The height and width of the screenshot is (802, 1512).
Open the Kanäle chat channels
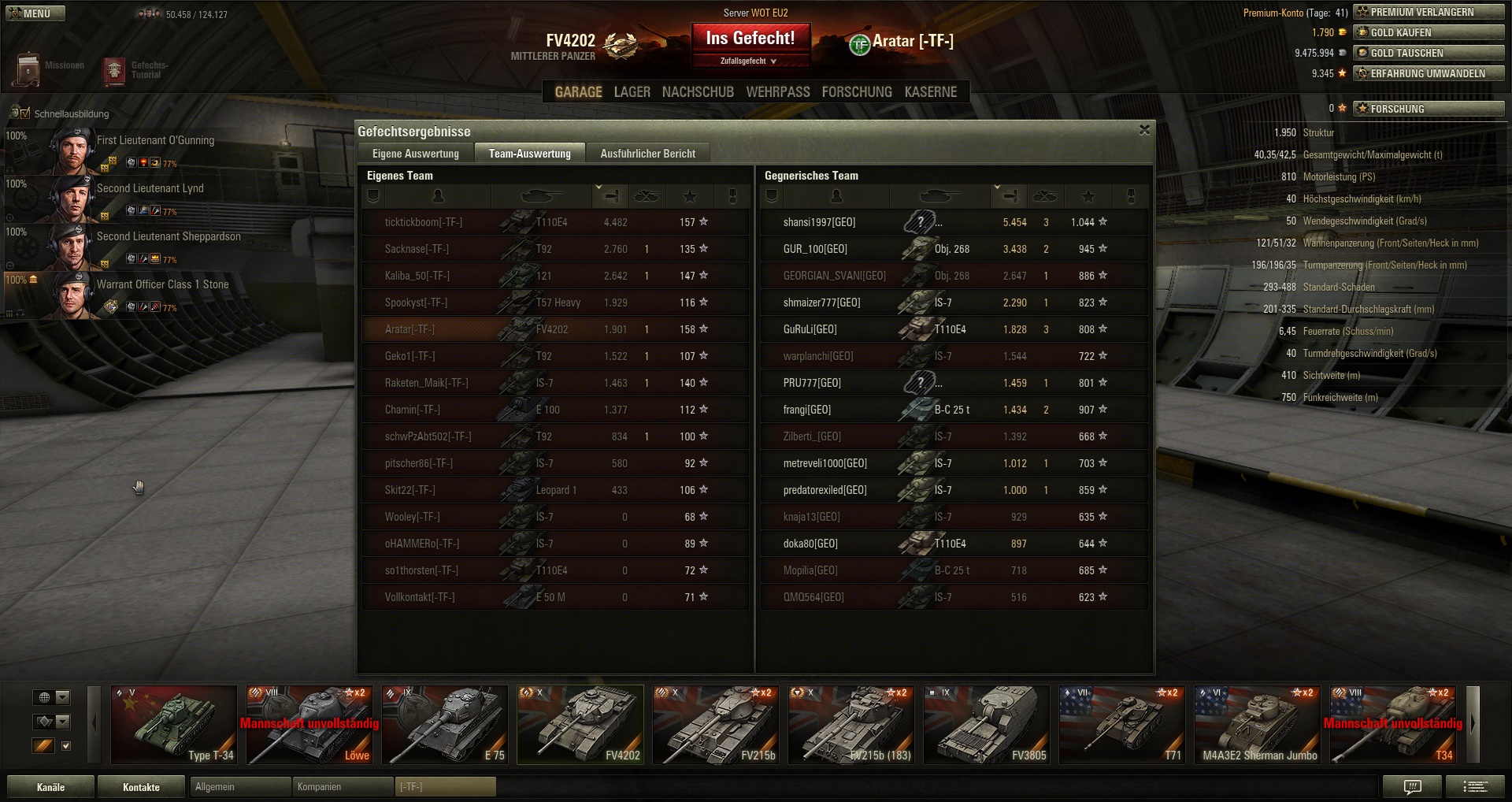click(x=50, y=787)
